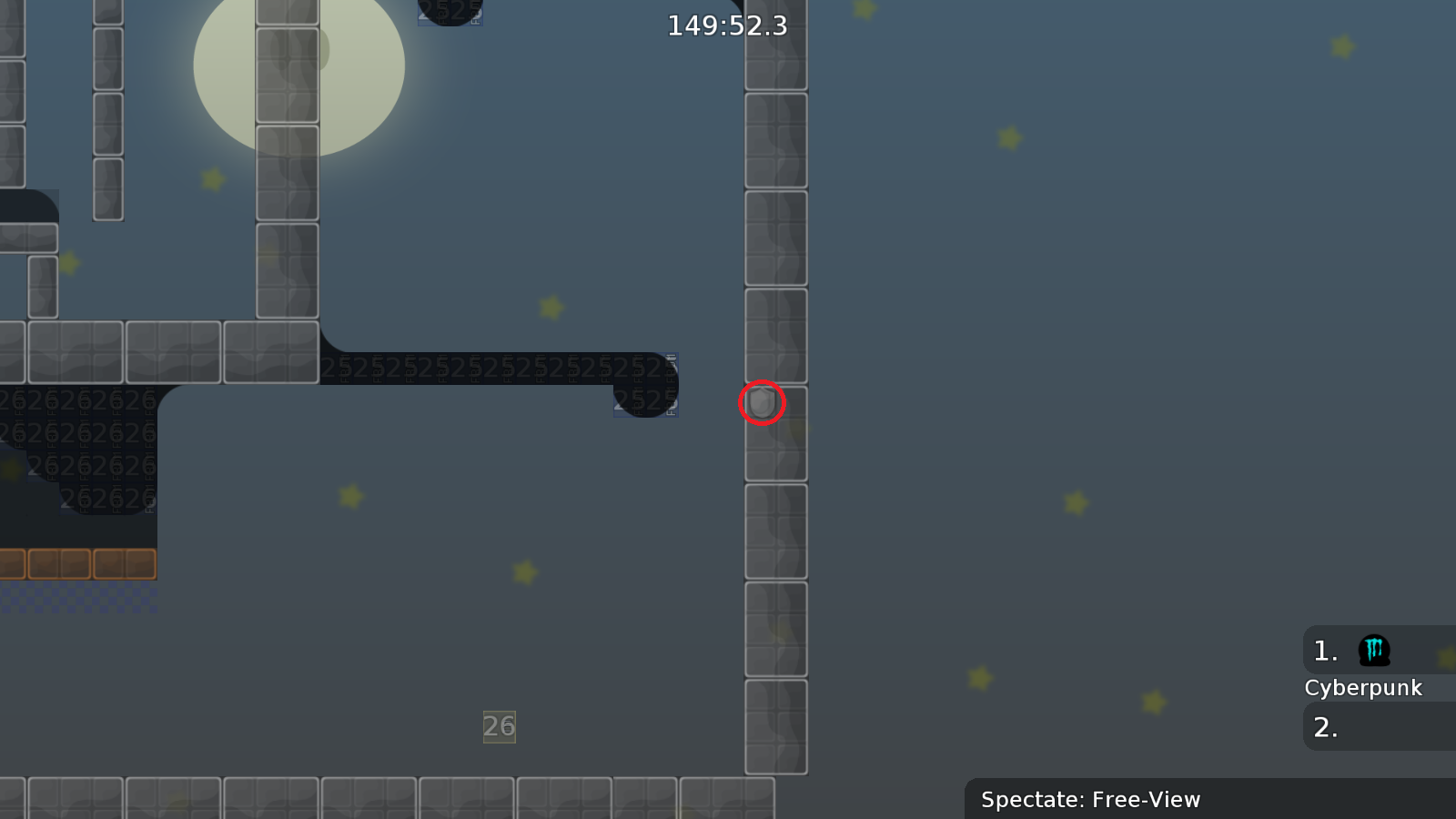The width and height of the screenshot is (1456, 819).
Task: Select the circled player tee on the wall
Action: (x=763, y=403)
